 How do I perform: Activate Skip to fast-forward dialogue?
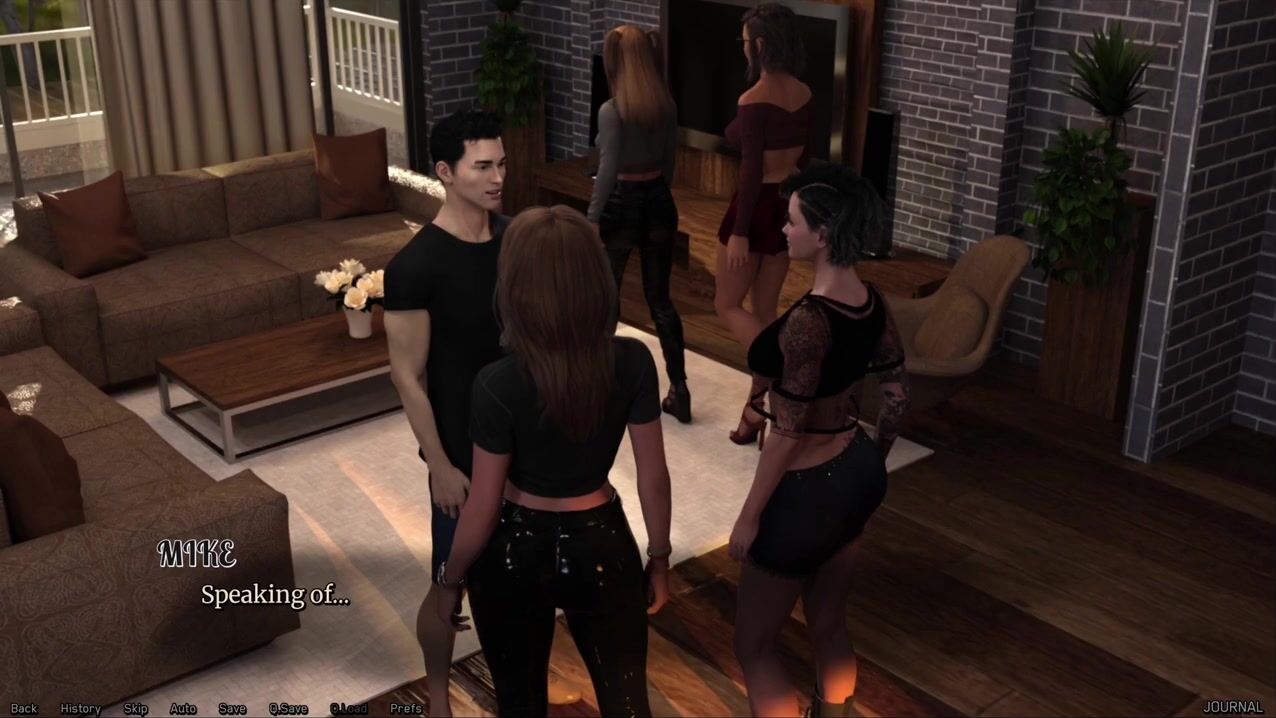tap(136, 708)
